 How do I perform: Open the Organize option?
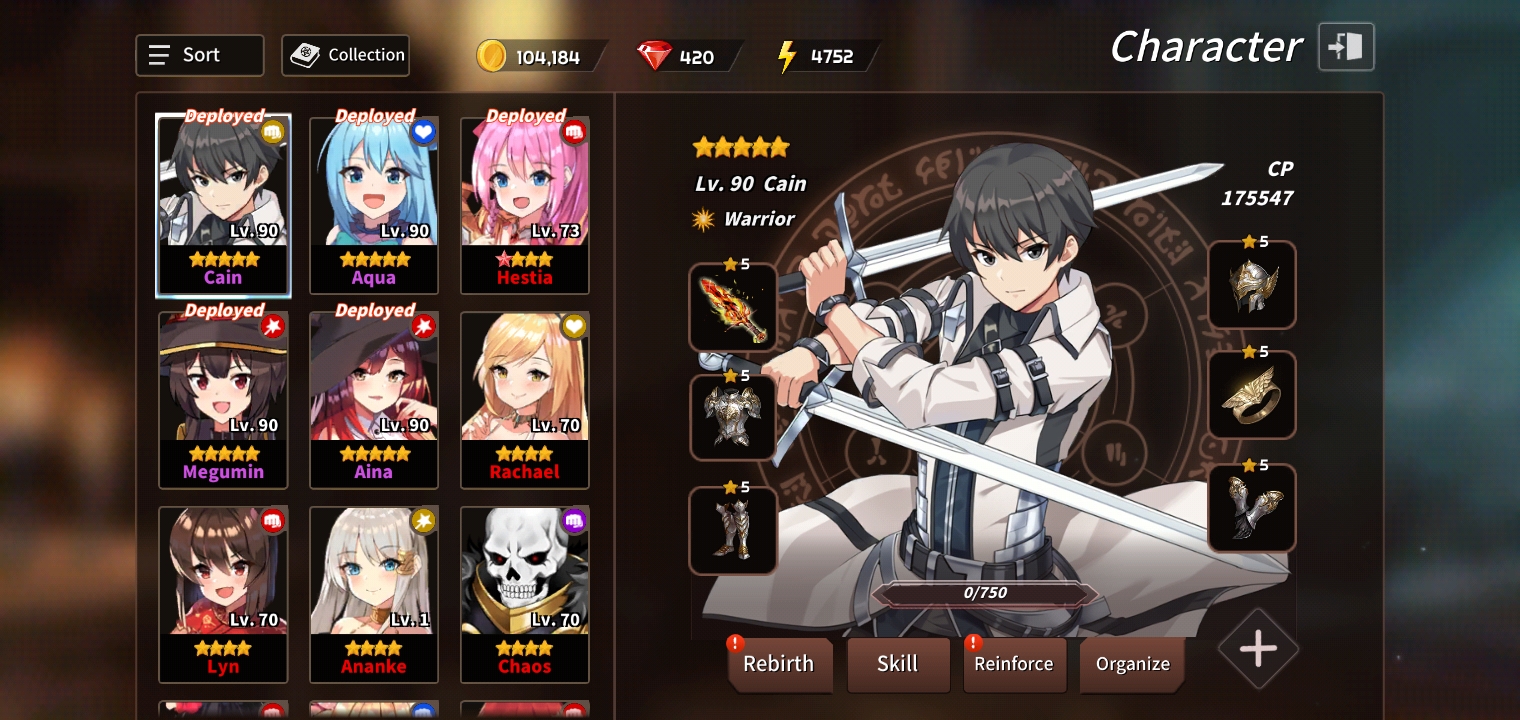tap(1132, 664)
